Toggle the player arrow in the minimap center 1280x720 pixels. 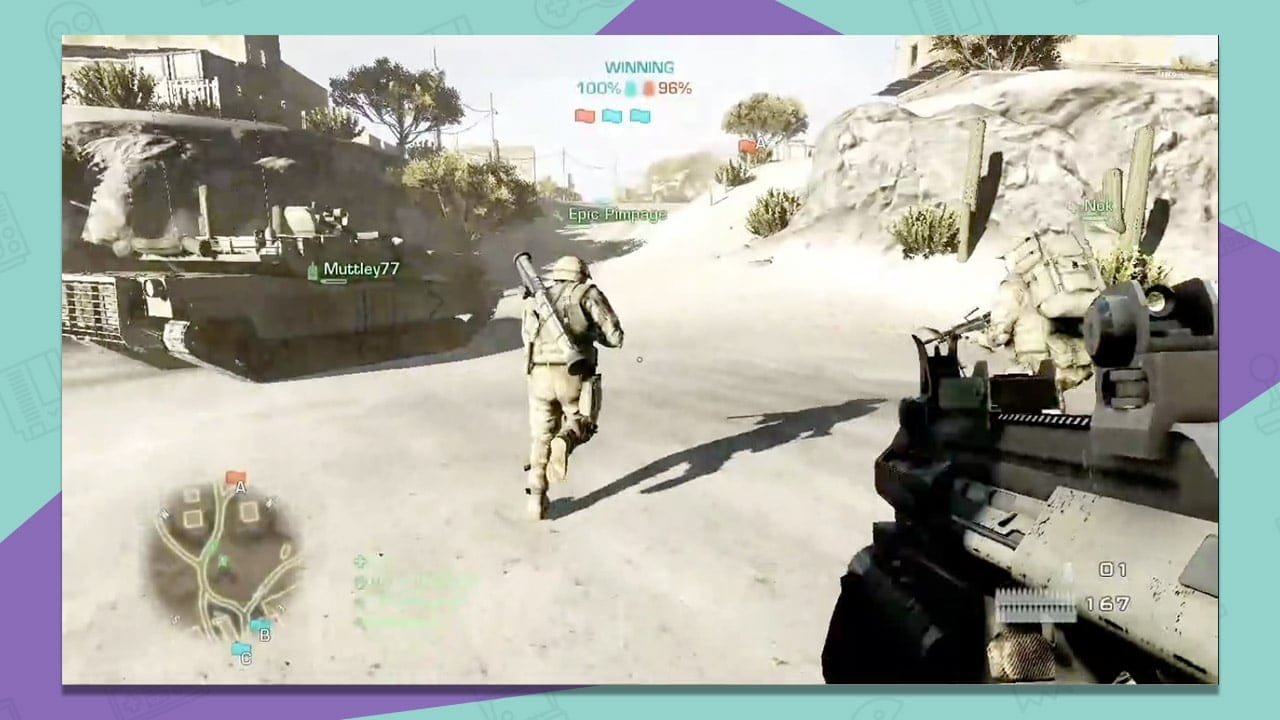[x=223, y=560]
